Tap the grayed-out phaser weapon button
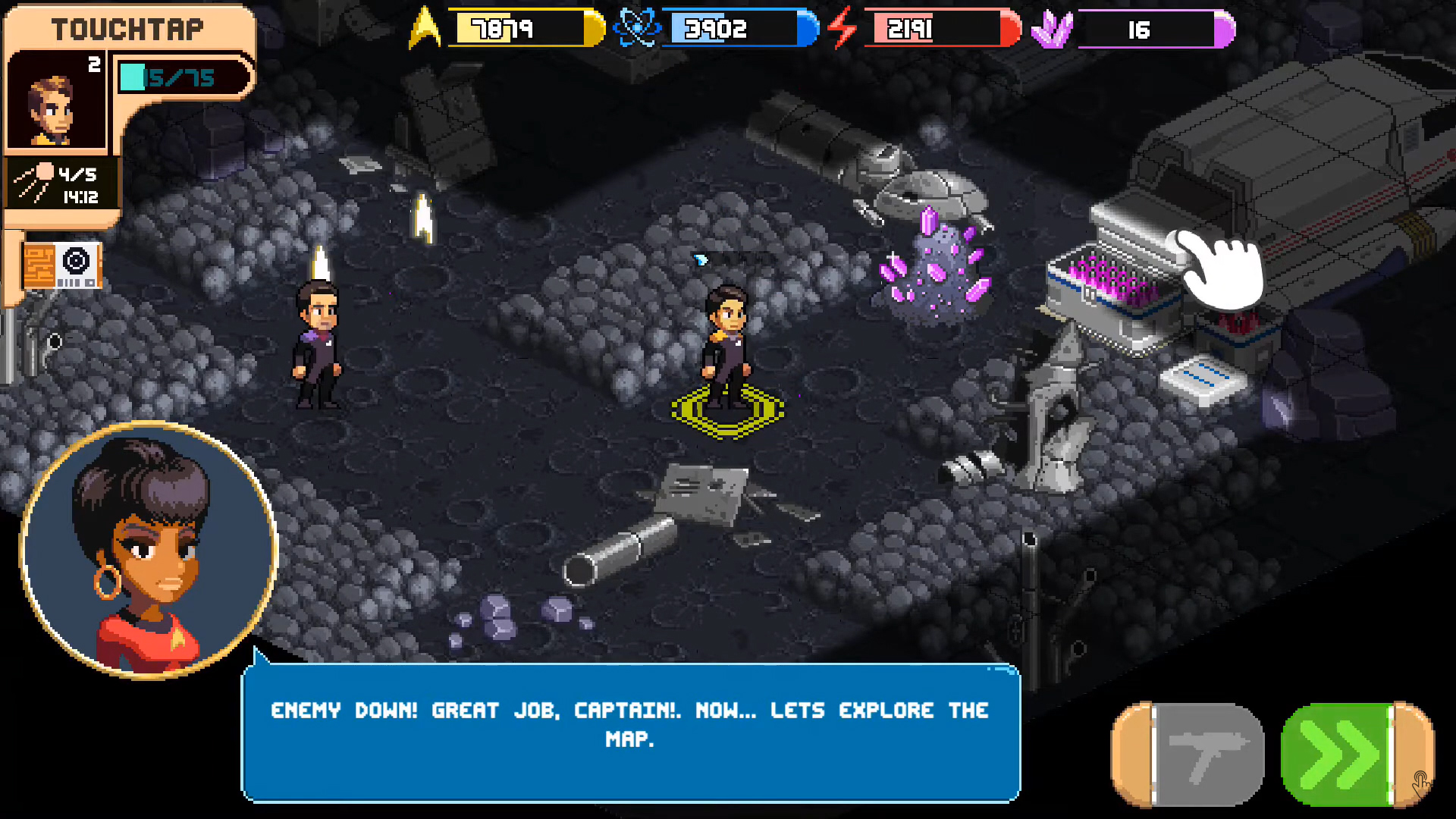1456x819 pixels. pyautogui.click(x=1187, y=753)
